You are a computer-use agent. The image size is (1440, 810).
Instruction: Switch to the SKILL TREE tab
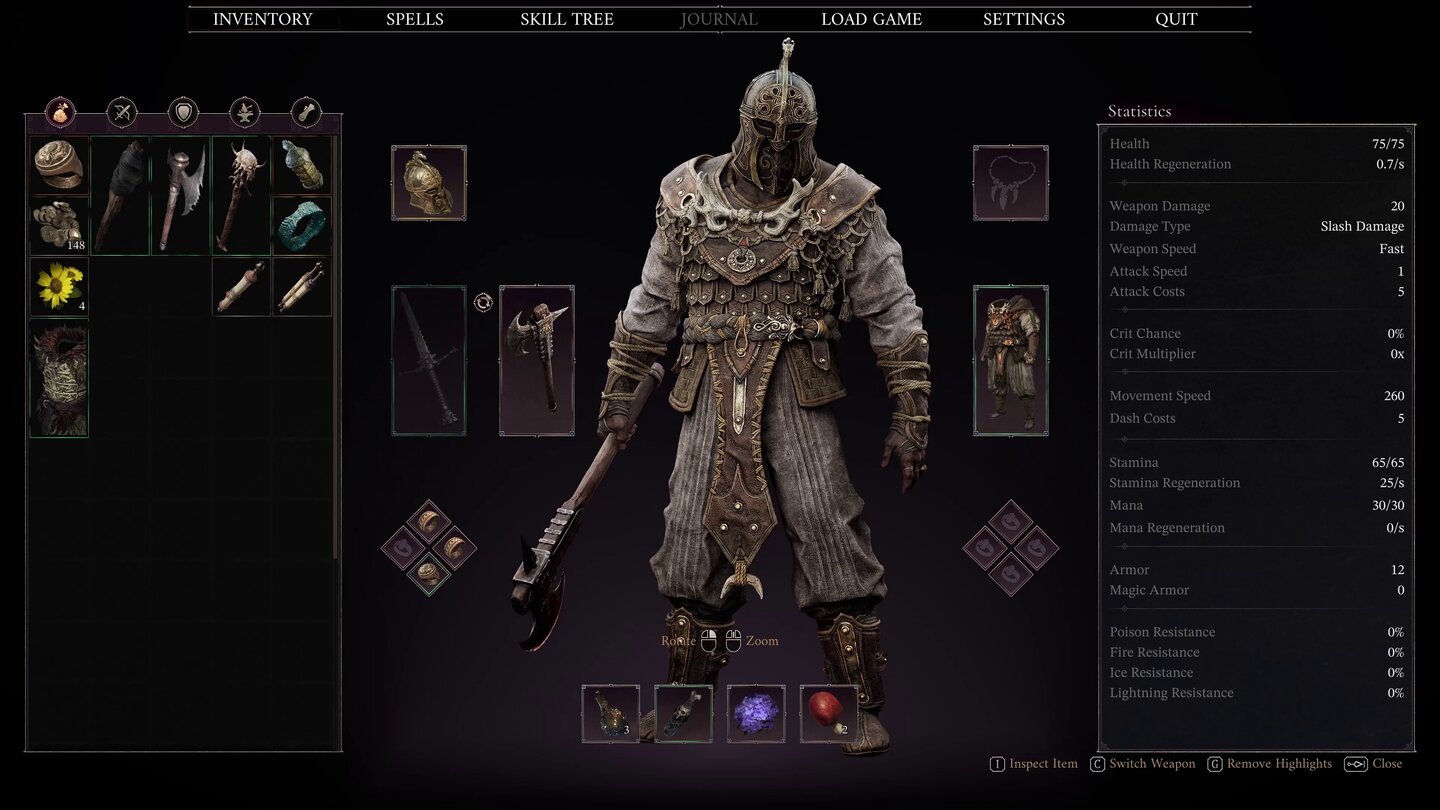(566, 18)
